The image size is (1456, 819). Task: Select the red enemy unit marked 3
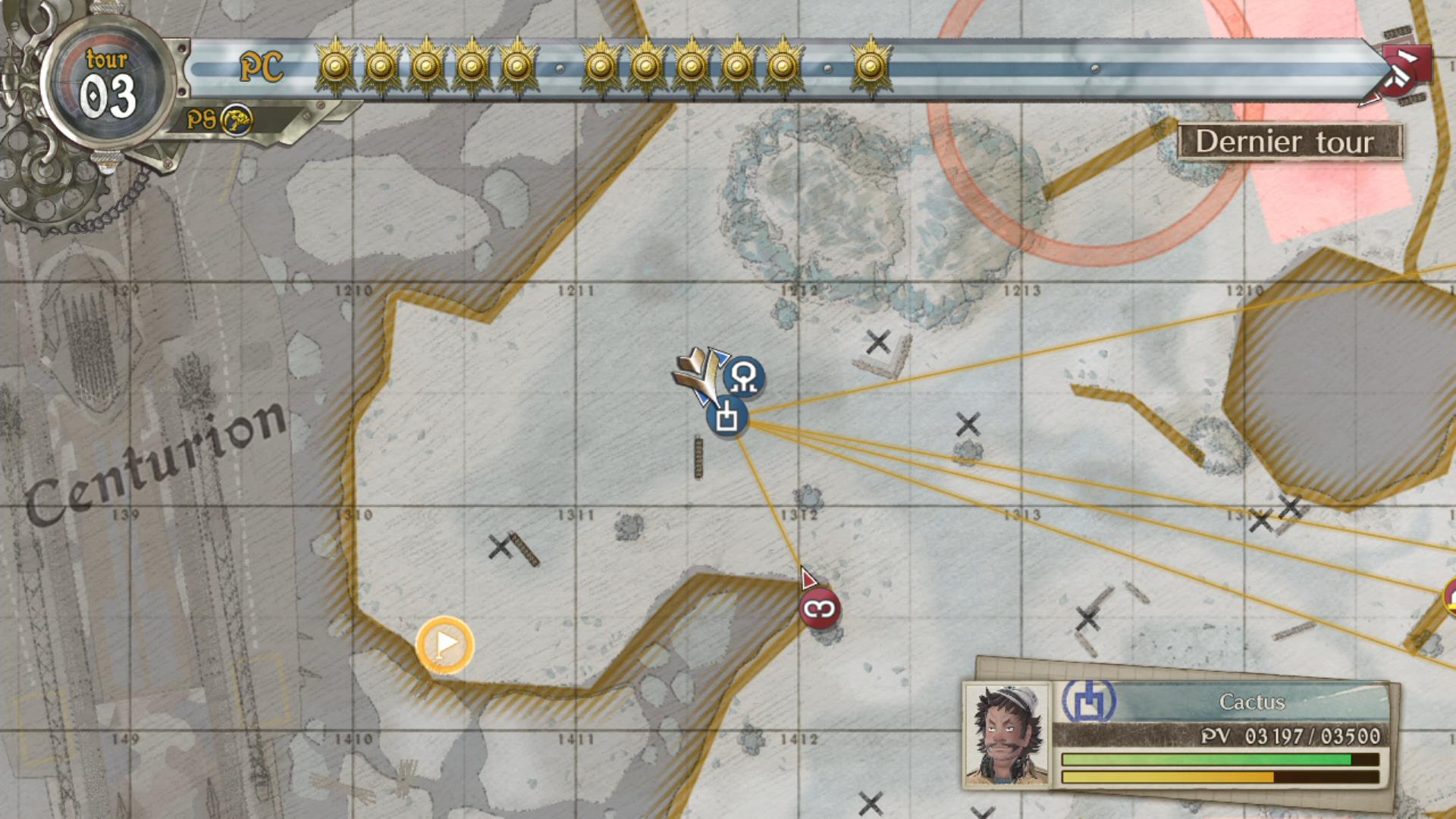coord(821,610)
